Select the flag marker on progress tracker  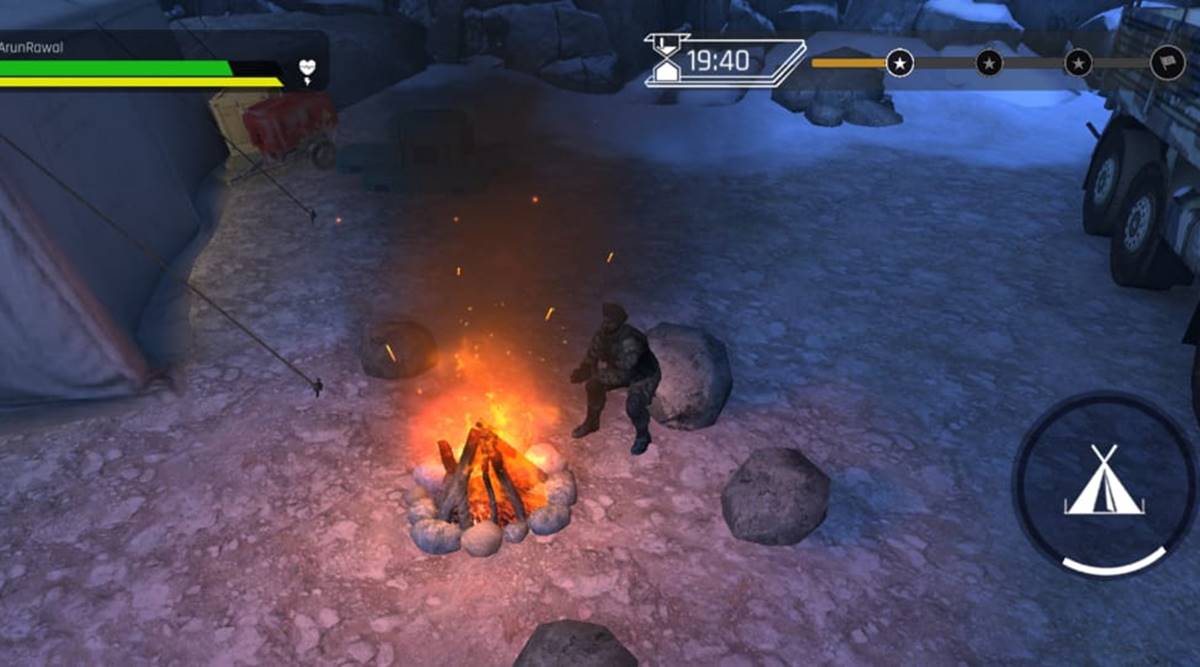[x=1166, y=63]
